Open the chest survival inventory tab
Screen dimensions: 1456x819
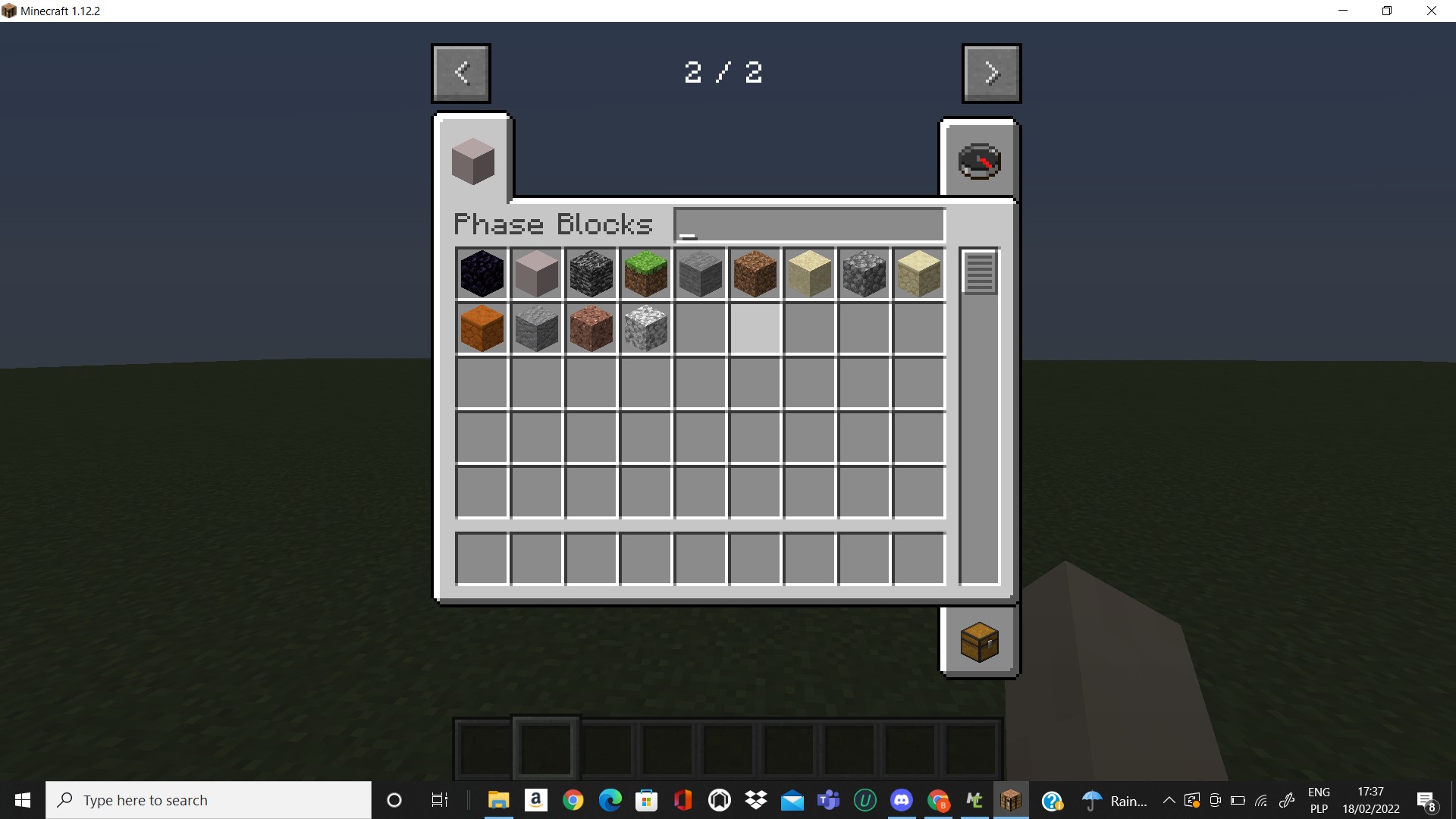[980, 641]
